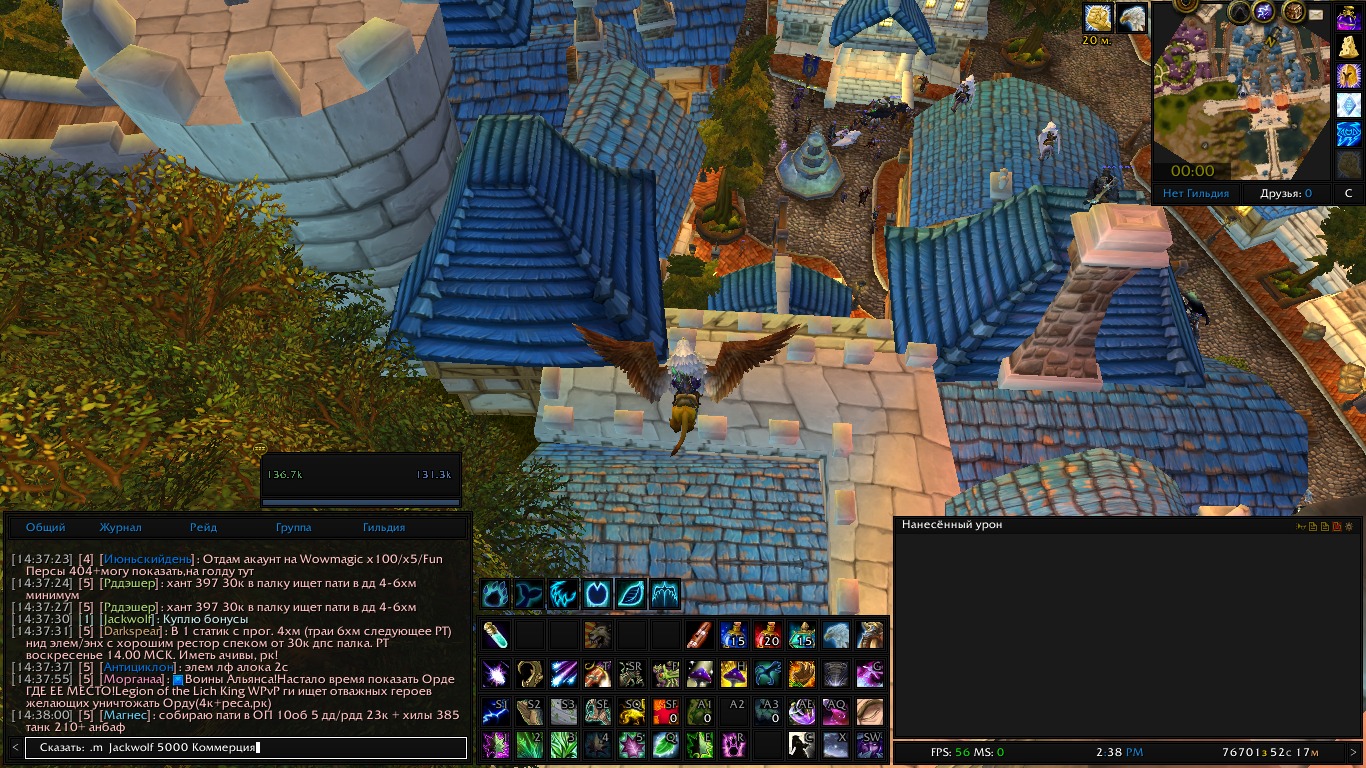Open the mail envelope icon by the minimap
The image size is (1366, 768).
click(x=1314, y=15)
